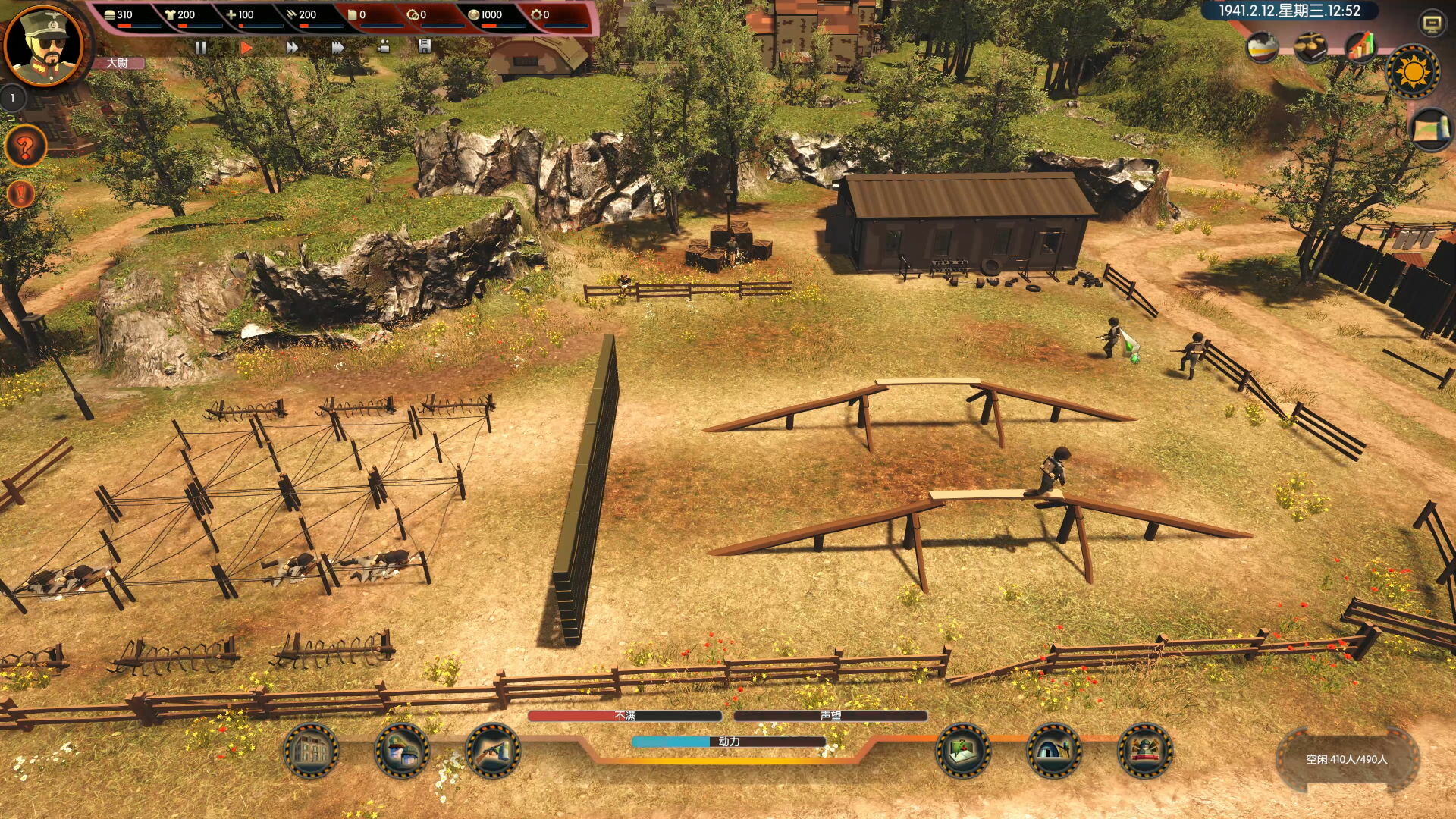The image size is (1456, 819).
Task: Save the game with the floppy disk
Action: 425,46
